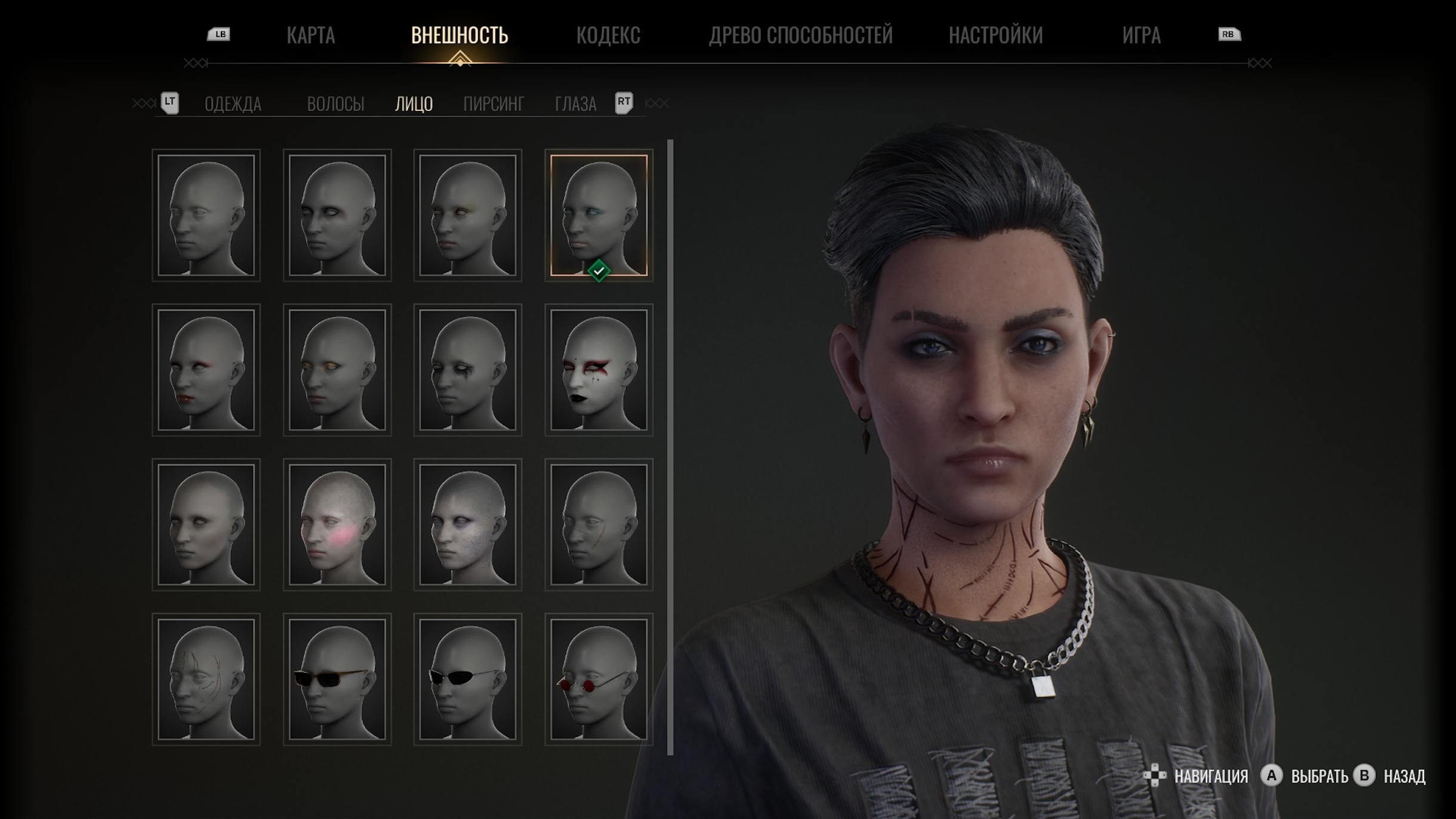The height and width of the screenshot is (819, 1456).
Task: Open the Карта tab
Action: point(310,35)
